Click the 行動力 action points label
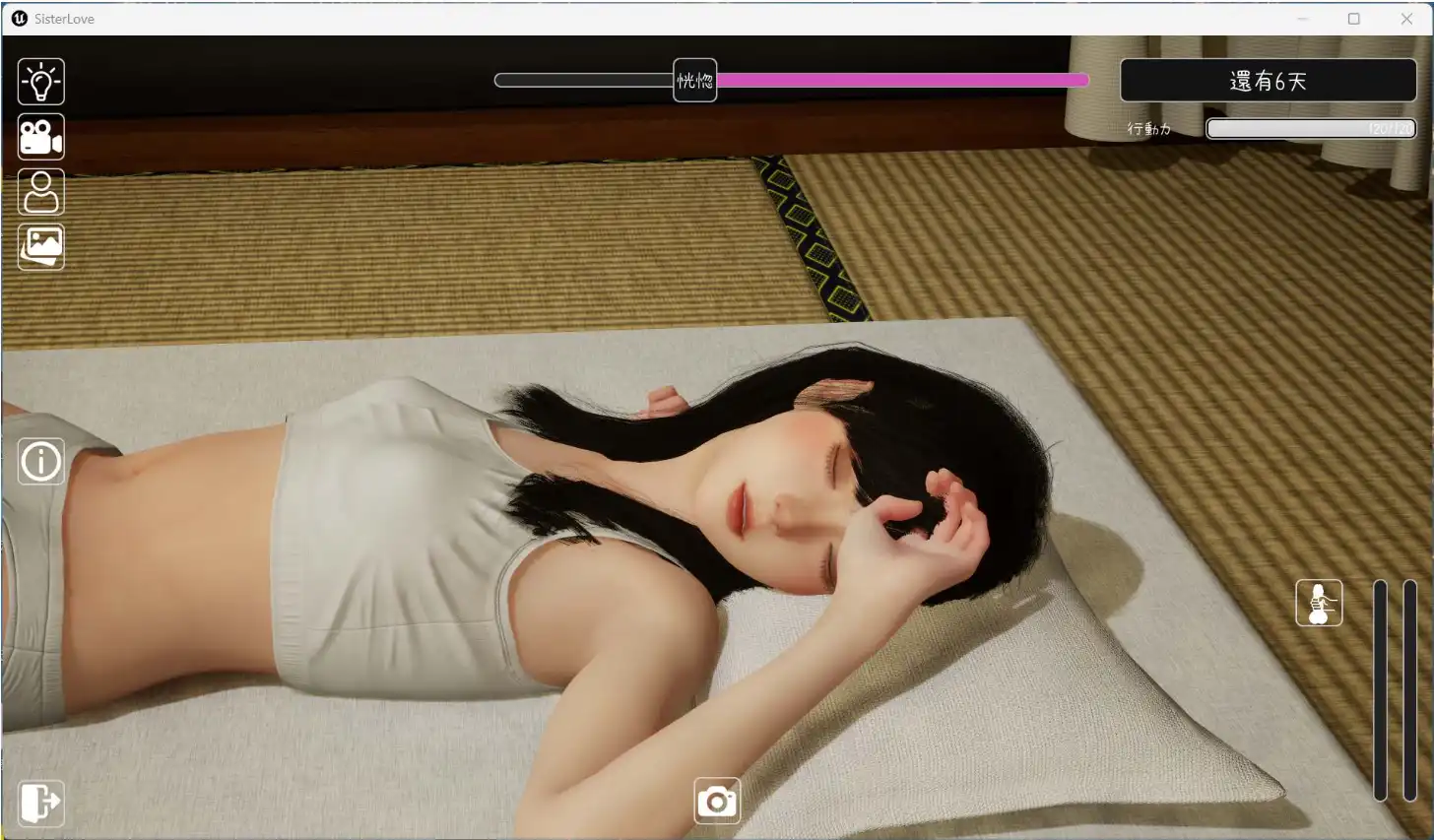The height and width of the screenshot is (840, 1434). 1147,128
